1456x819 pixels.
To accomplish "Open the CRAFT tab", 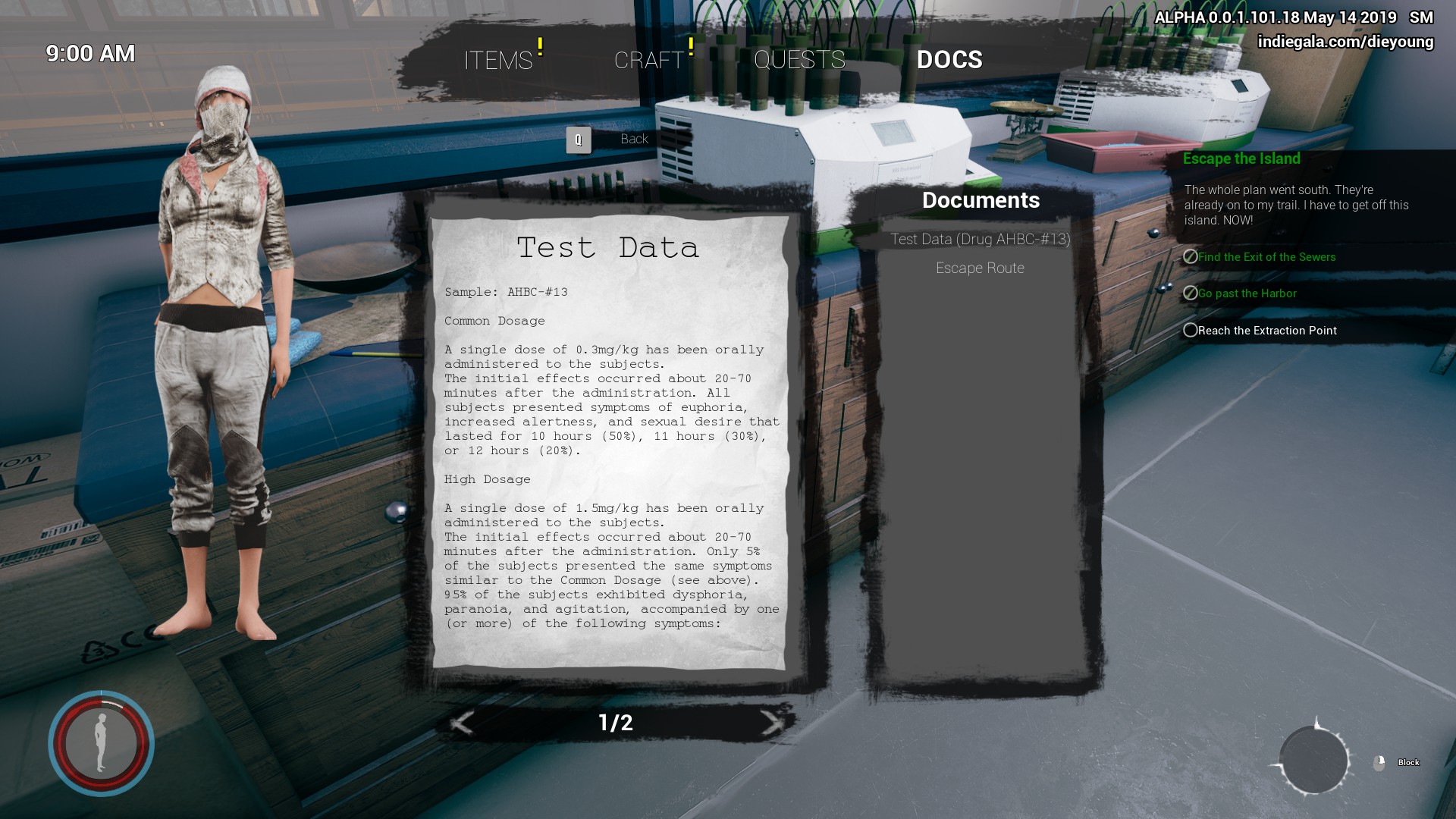I will tap(649, 60).
